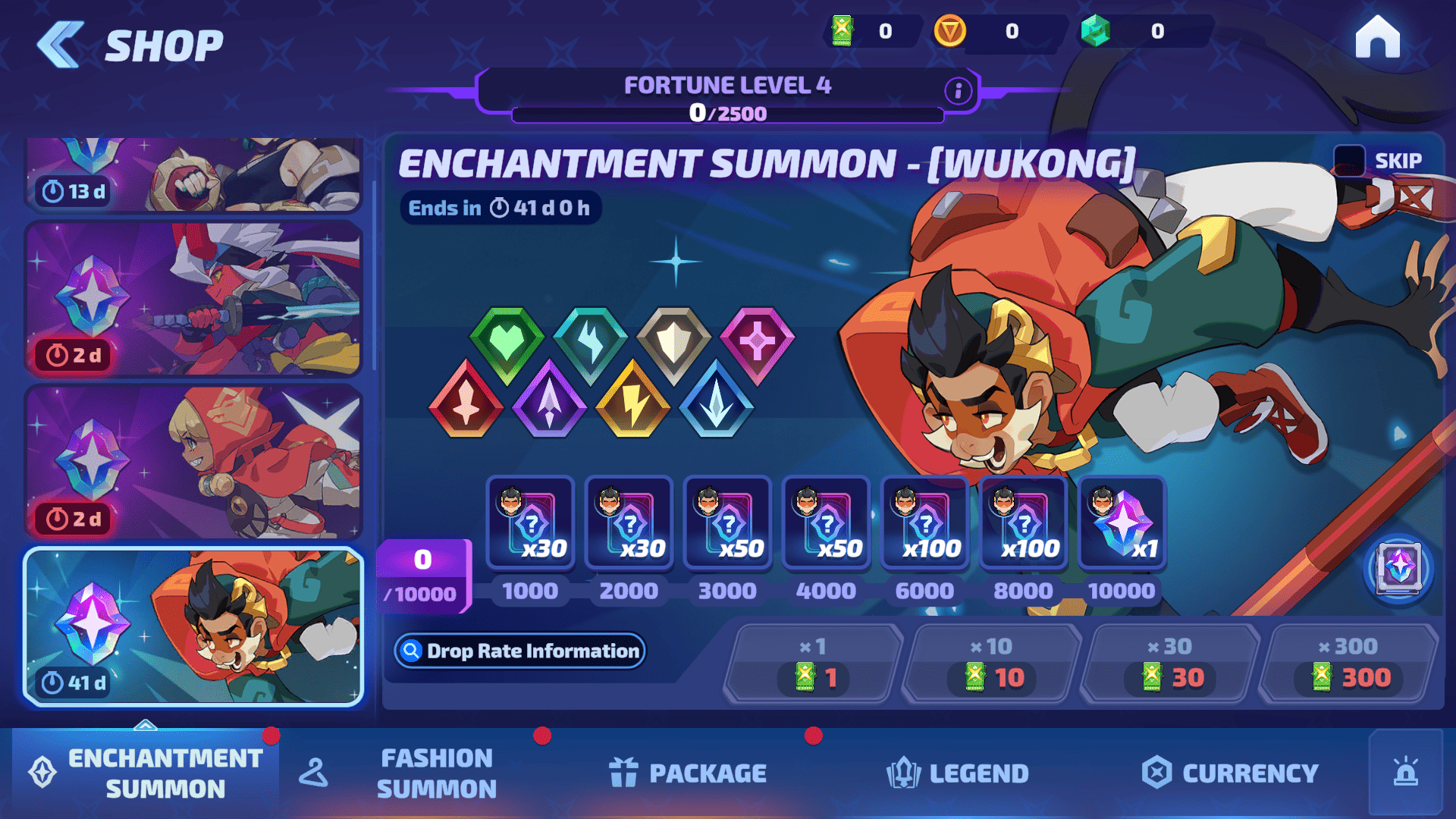Summon 30 times for 30 tickets
1456x819 pixels.
click(x=1171, y=664)
